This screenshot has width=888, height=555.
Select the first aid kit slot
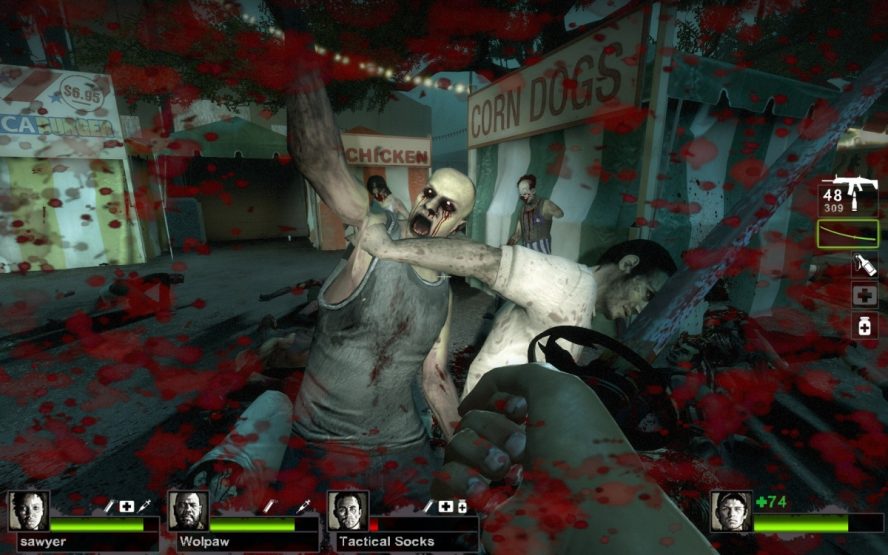[864, 295]
